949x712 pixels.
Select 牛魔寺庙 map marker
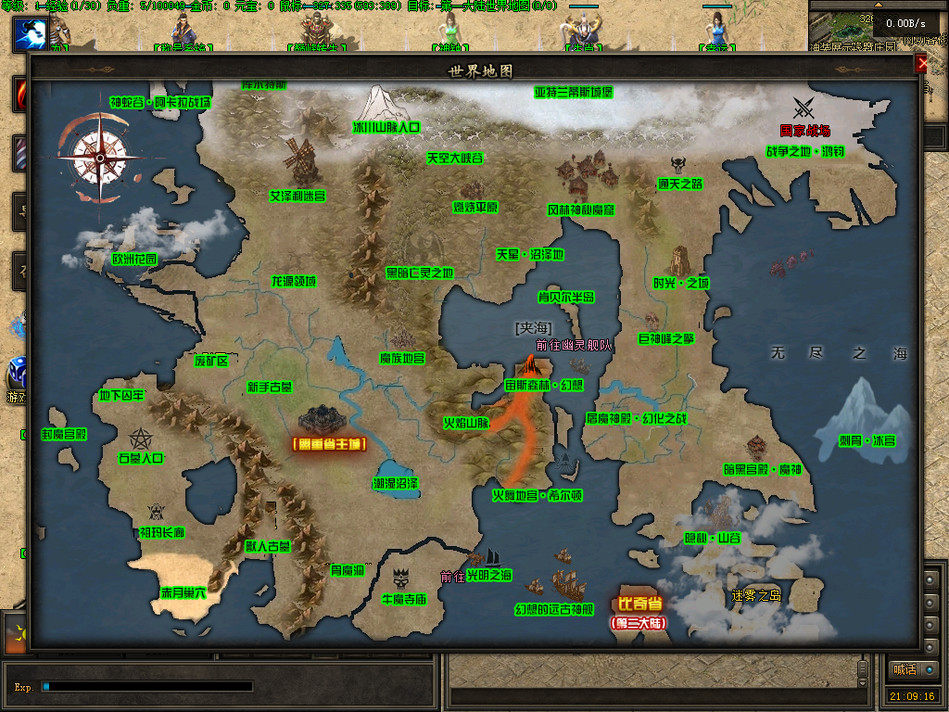(404, 599)
